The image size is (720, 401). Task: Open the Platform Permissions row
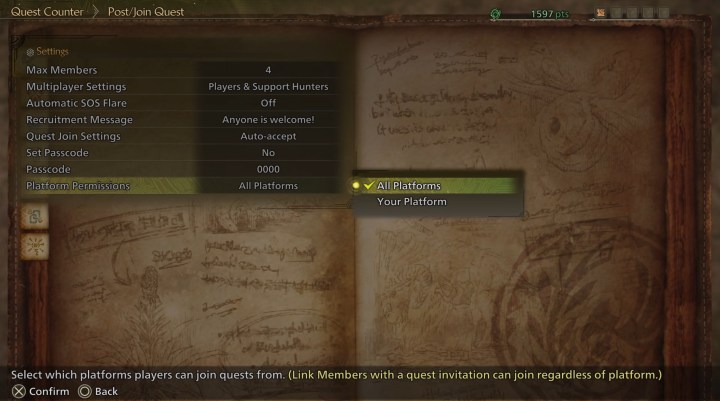pyautogui.click(x=180, y=186)
